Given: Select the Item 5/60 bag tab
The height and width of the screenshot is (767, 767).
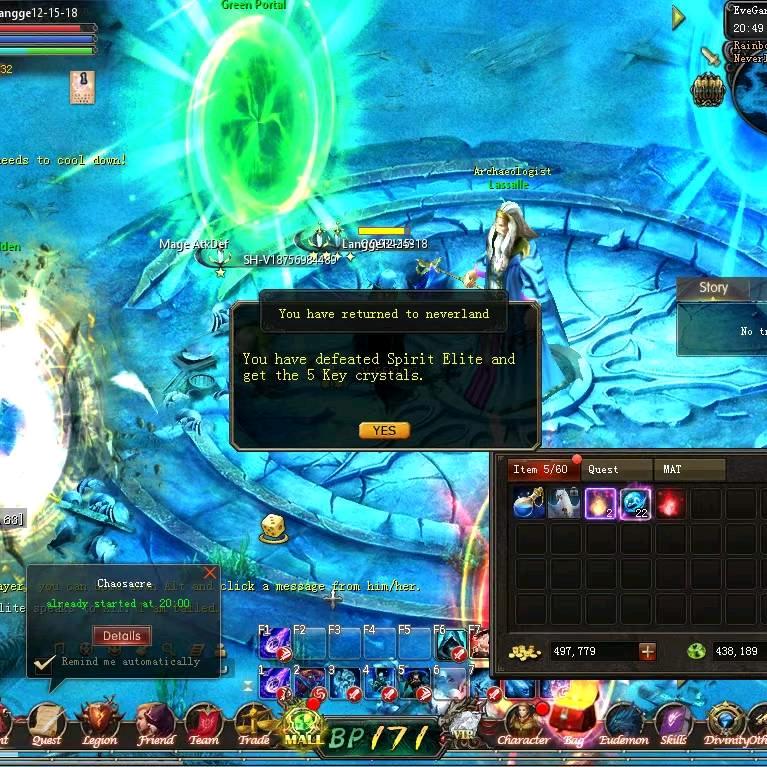Looking at the screenshot, I should click(540, 469).
